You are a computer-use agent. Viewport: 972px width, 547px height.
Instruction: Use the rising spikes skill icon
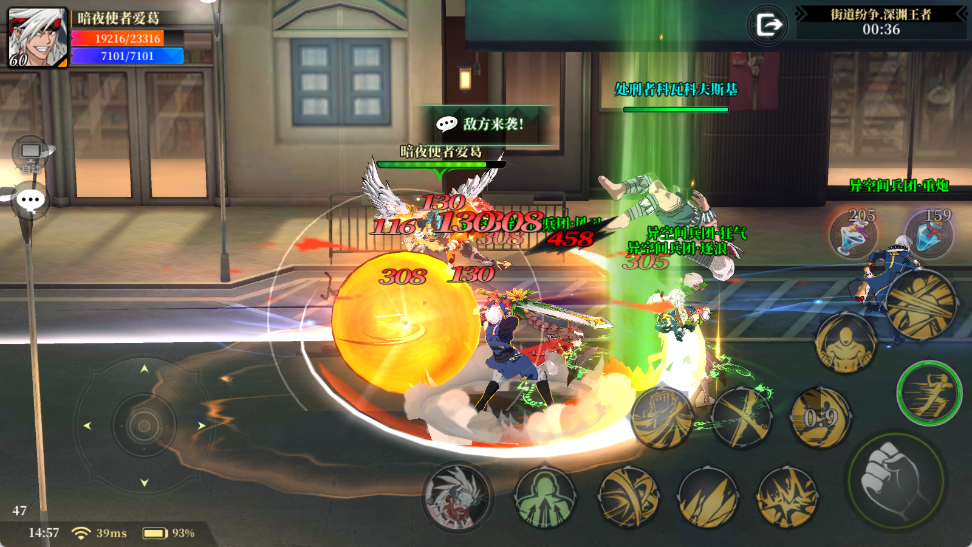[708, 497]
